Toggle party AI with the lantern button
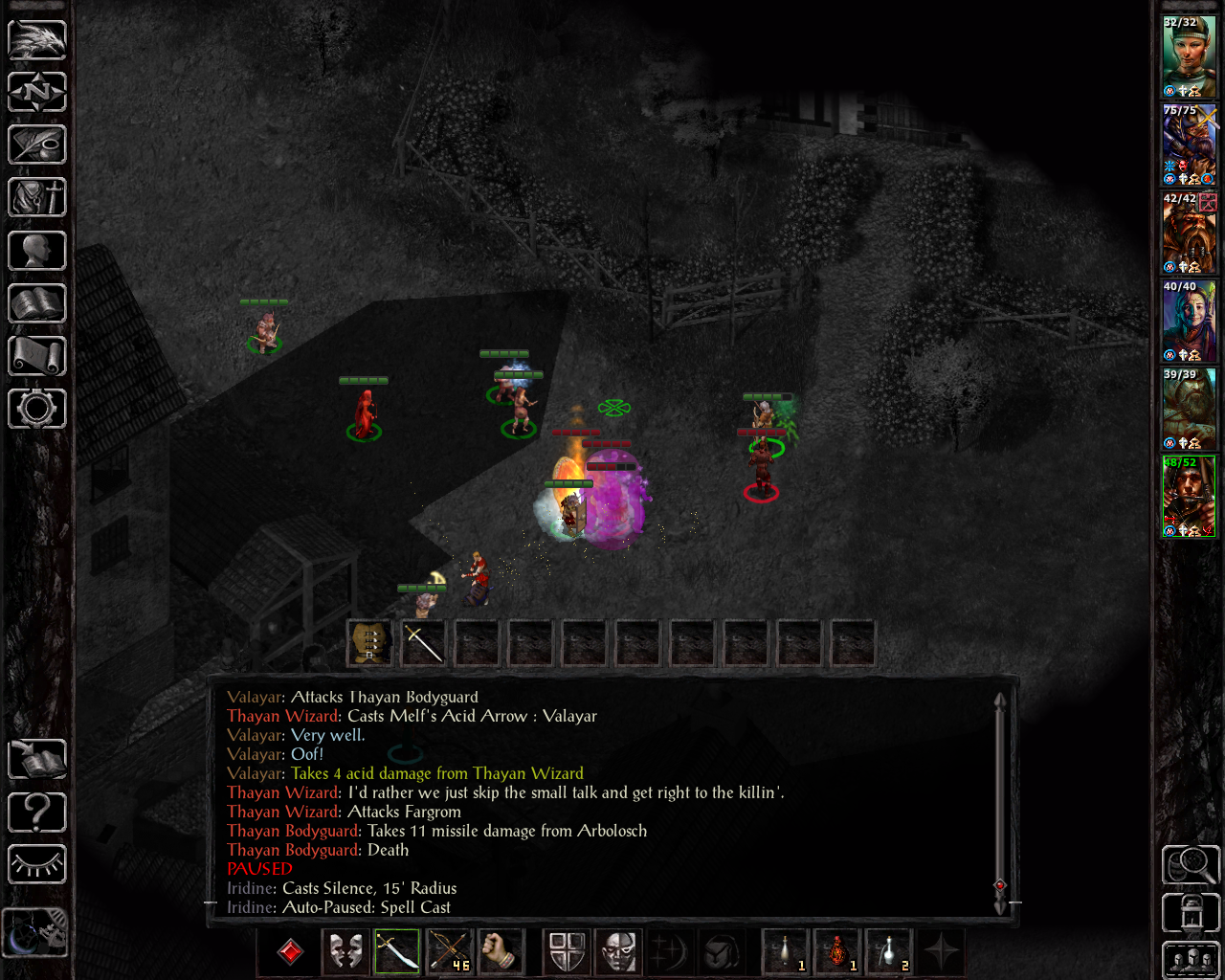 pyautogui.click(x=1191, y=912)
